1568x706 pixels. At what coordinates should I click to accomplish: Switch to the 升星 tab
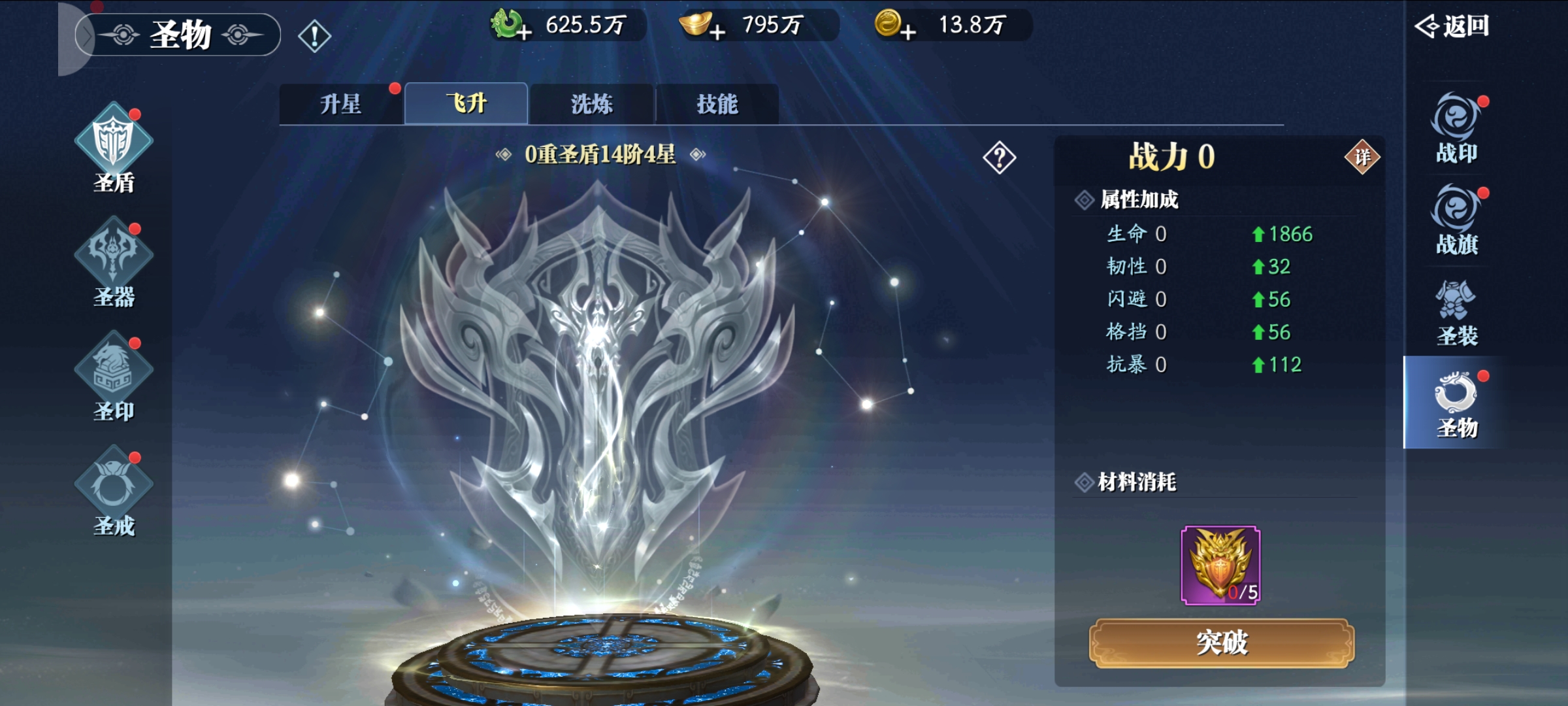click(340, 104)
